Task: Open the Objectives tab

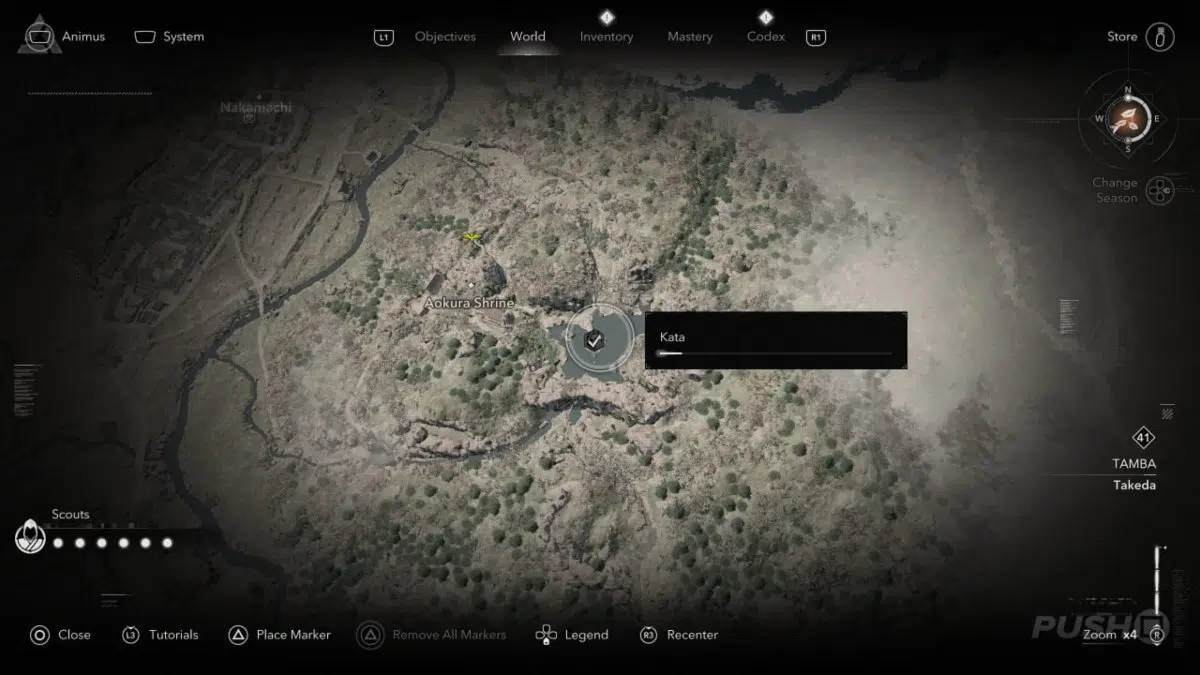Action: [x=445, y=37]
